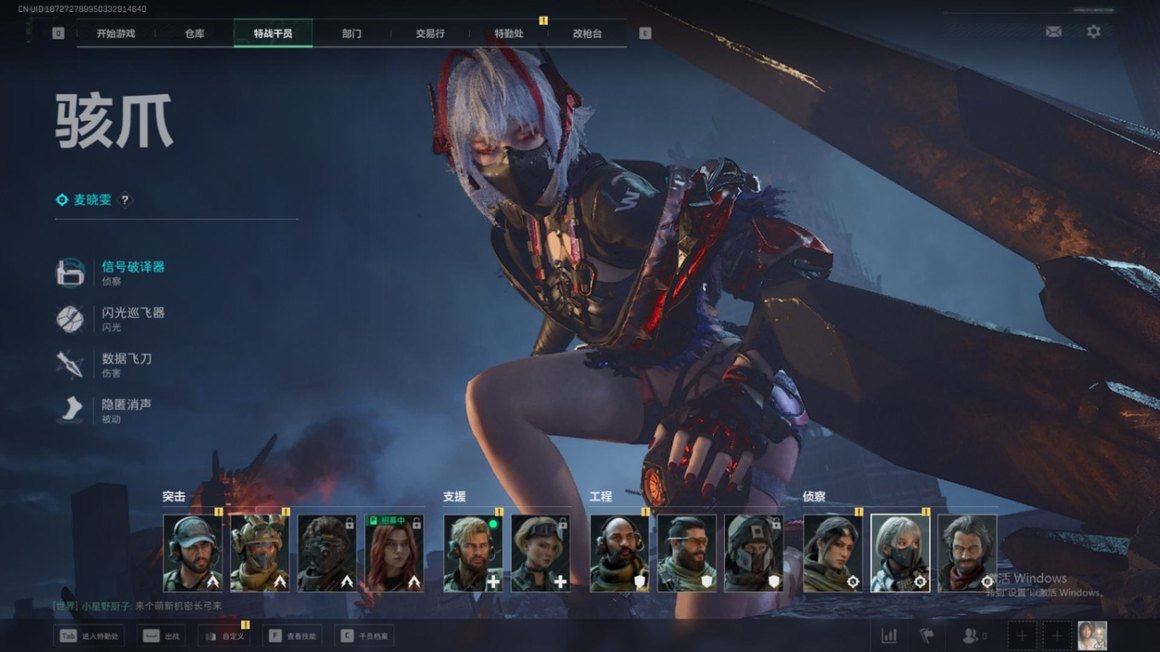Click the question mark beside 麦晓雯
Screen dimensions: 1160x652
point(125,200)
